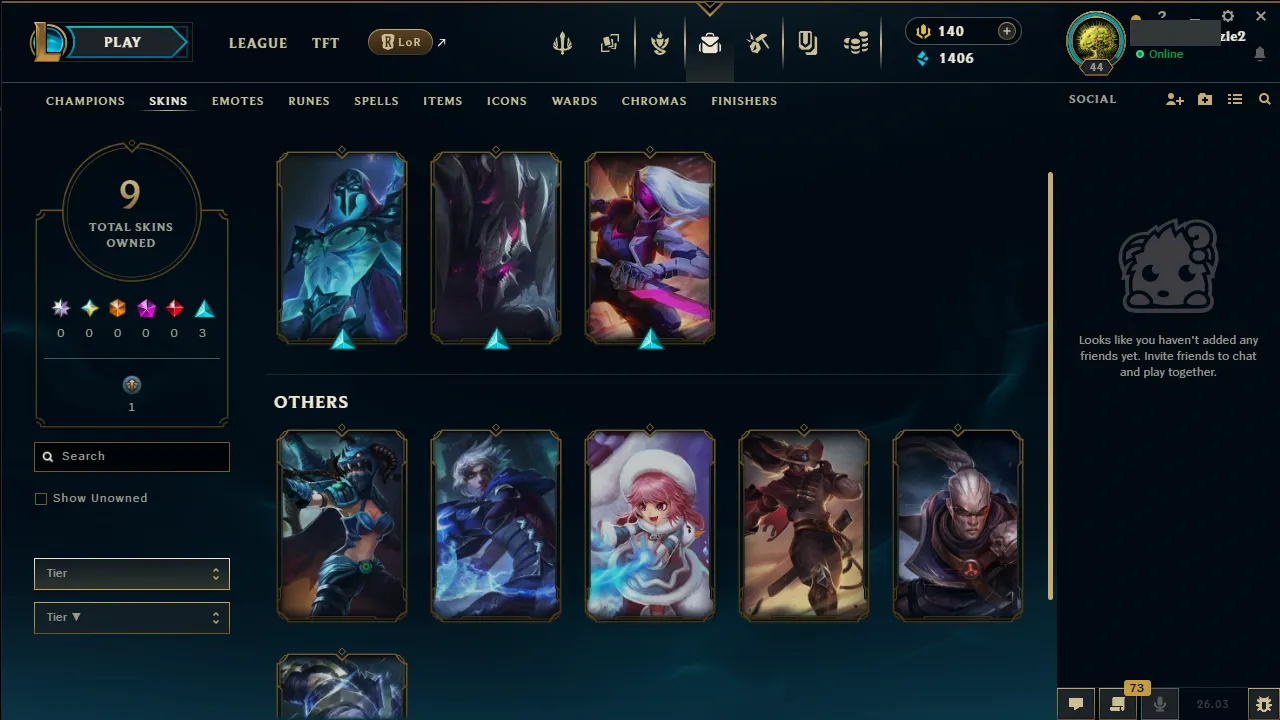Toggle the voice chat microphone
This screenshot has height=720, width=1280.
1160,706
